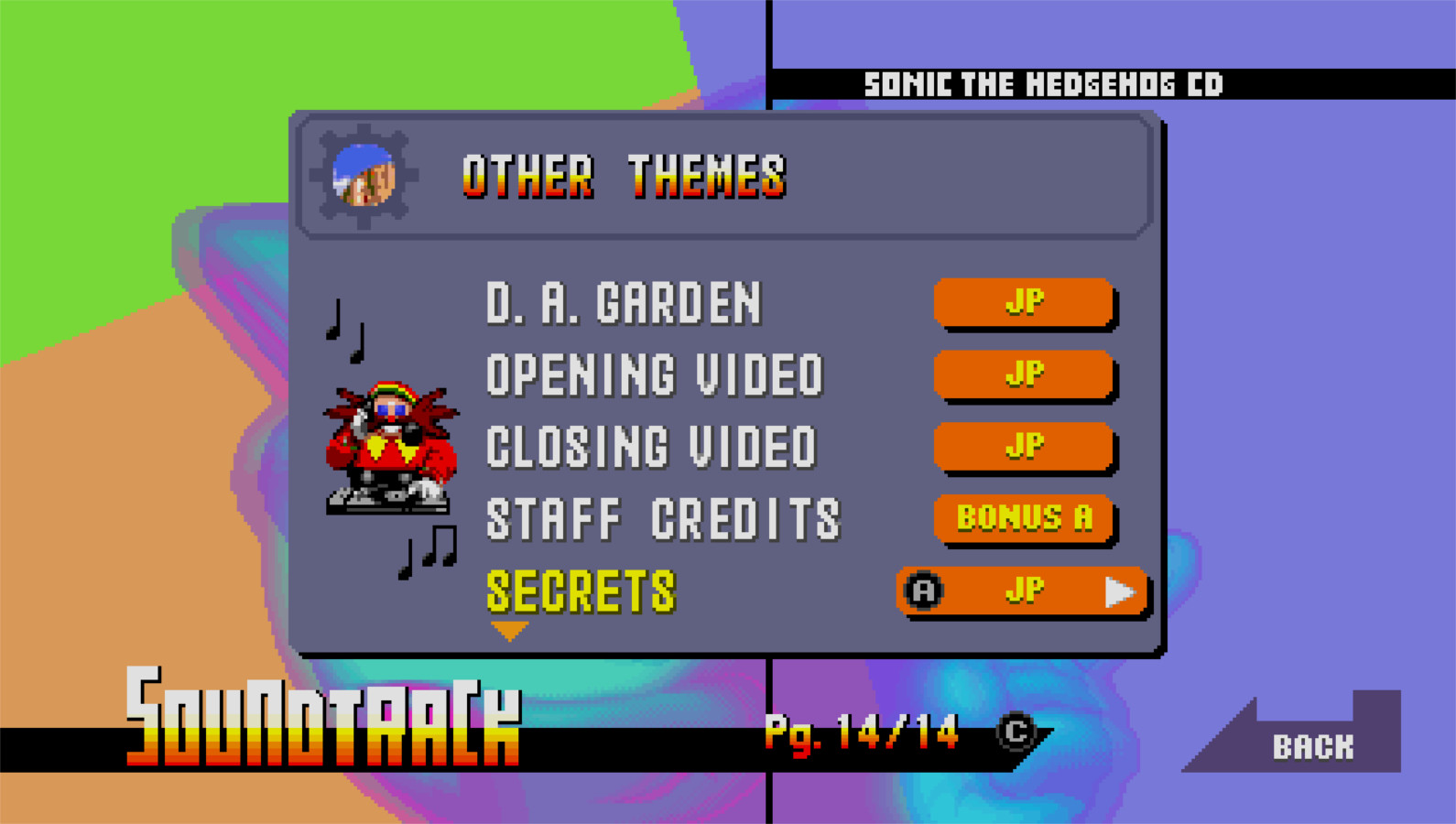The width and height of the screenshot is (1456, 824).
Task: Open the JP selector for Closing Video
Action: pos(1024,446)
